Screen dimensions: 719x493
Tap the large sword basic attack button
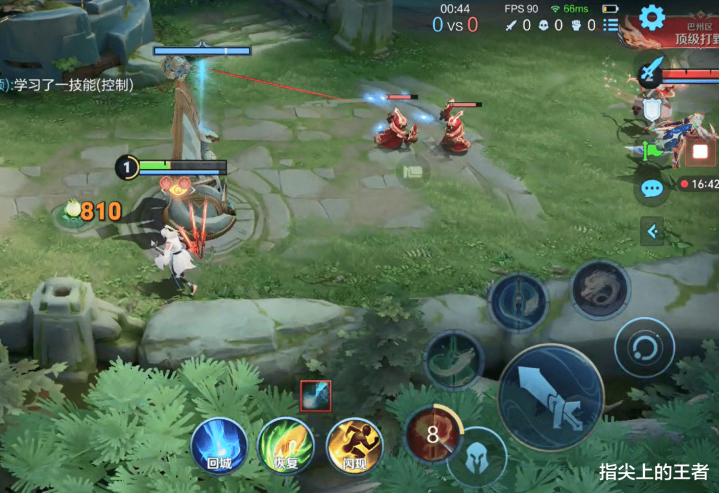click(x=551, y=398)
